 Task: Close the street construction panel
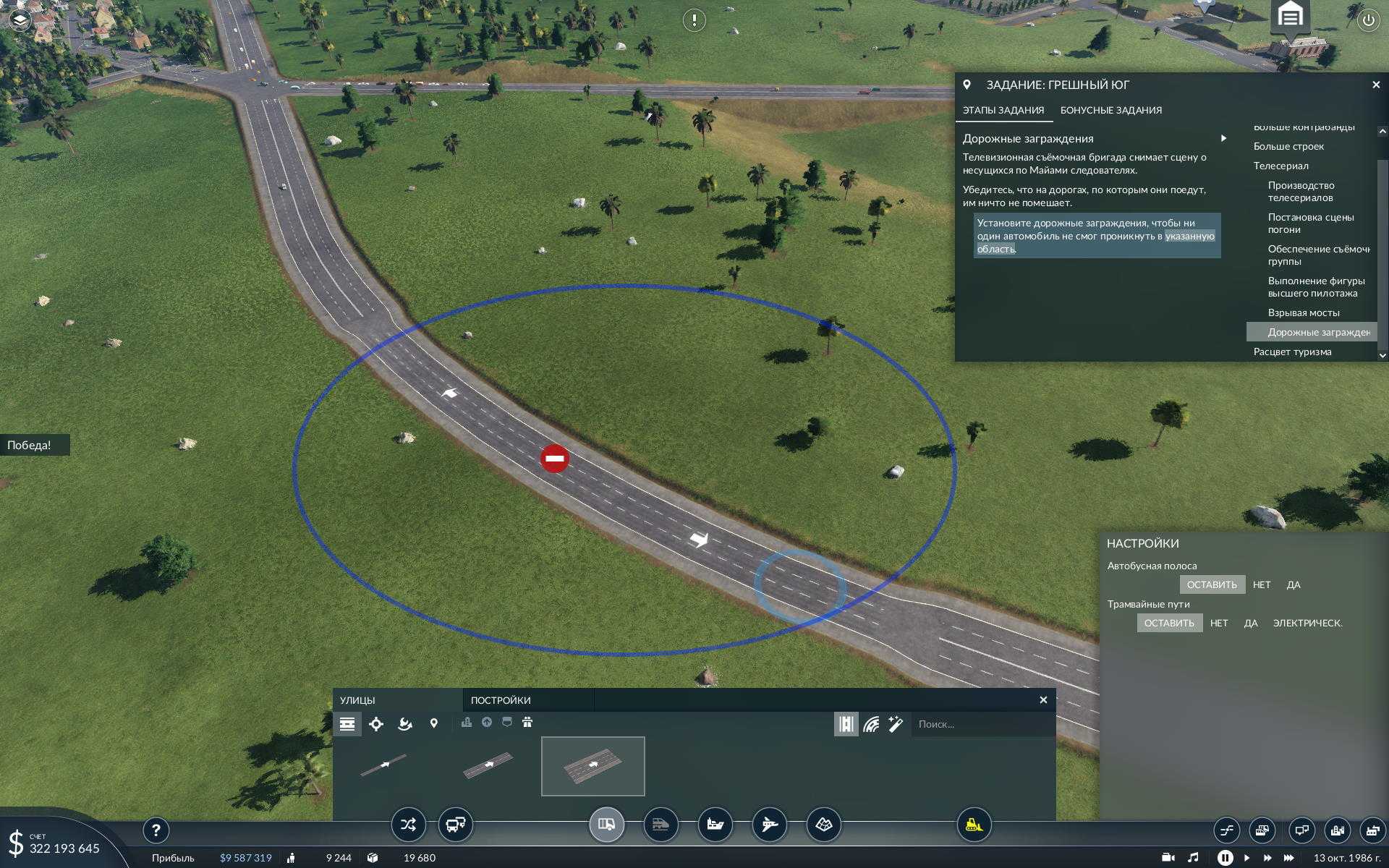[x=1042, y=700]
